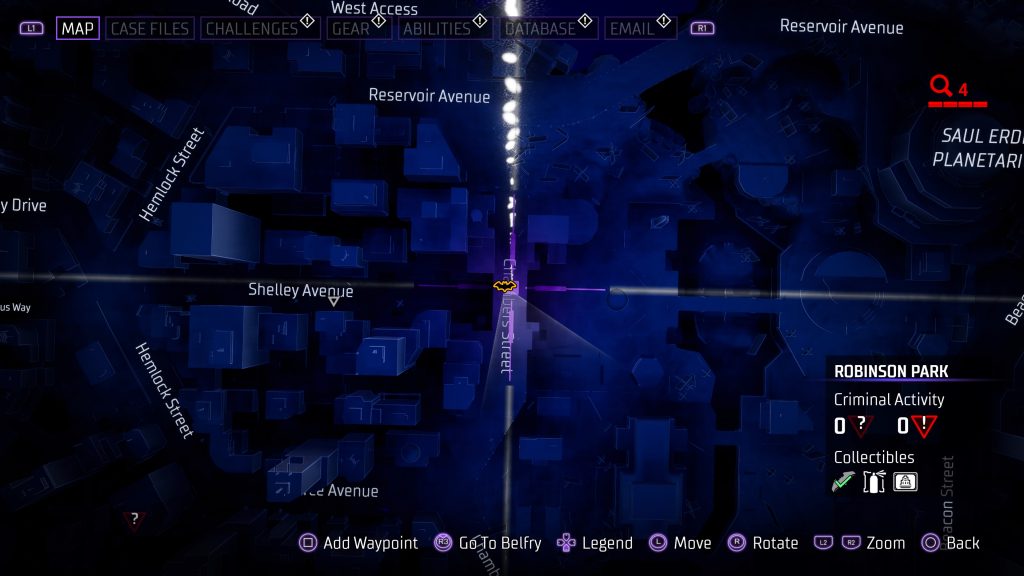The height and width of the screenshot is (576, 1024).
Task: Open the Database tab
Action: tap(541, 28)
